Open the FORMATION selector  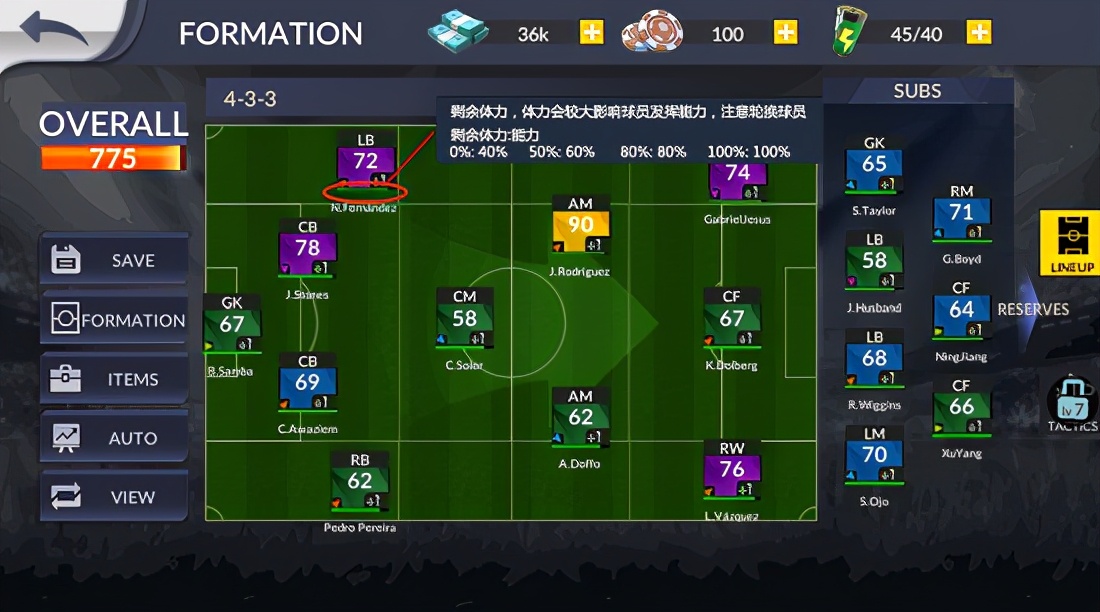(114, 320)
